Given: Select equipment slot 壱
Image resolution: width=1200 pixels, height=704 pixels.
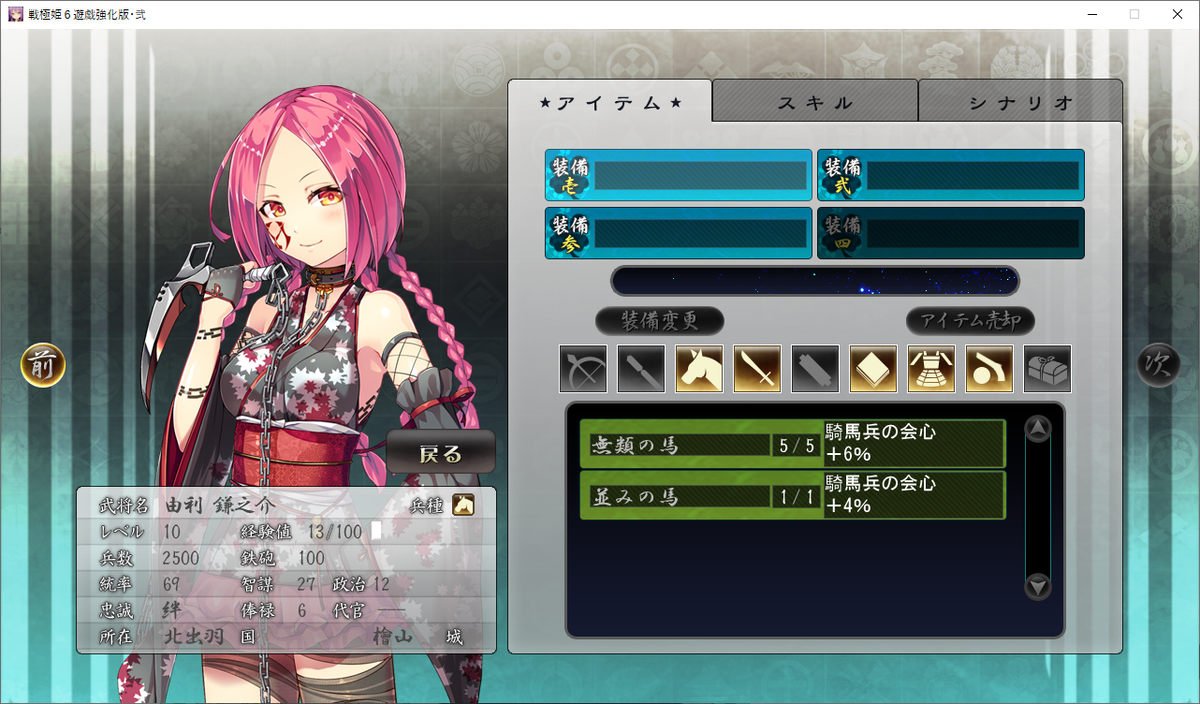Looking at the screenshot, I should (x=678, y=176).
